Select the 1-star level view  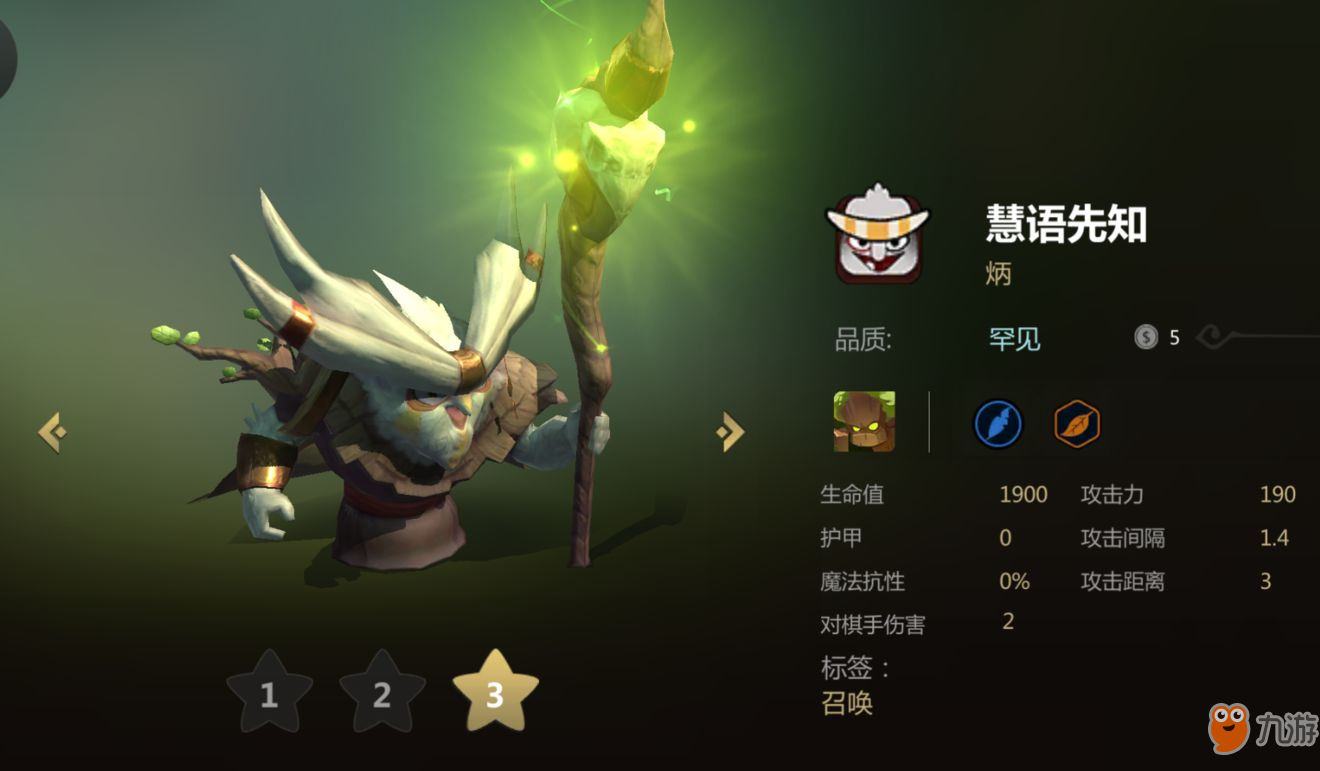(269, 693)
